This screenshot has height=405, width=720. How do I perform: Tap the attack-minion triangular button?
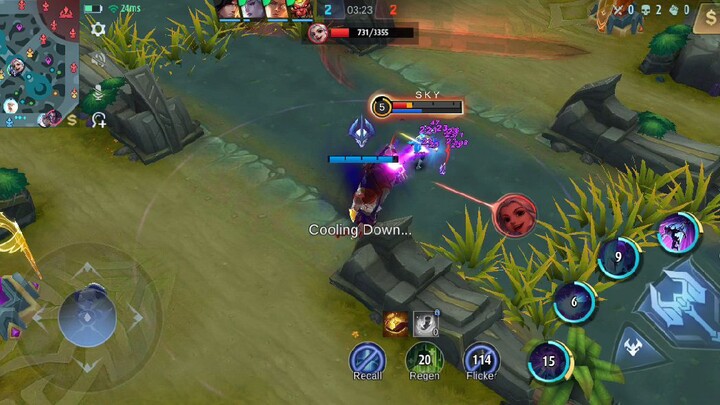click(x=632, y=349)
